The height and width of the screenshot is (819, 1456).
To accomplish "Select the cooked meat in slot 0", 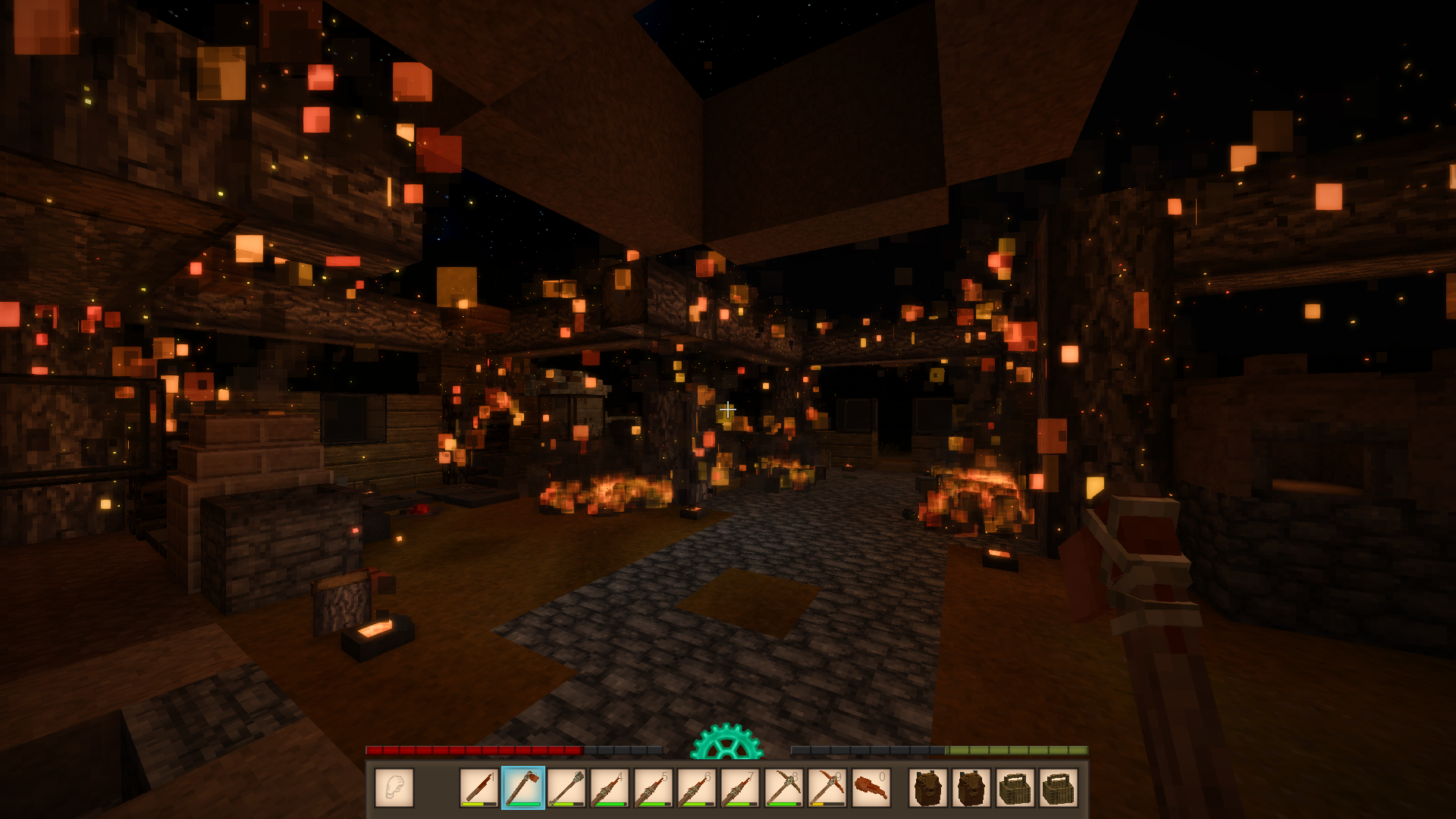I will pyautogui.click(x=871, y=788).
